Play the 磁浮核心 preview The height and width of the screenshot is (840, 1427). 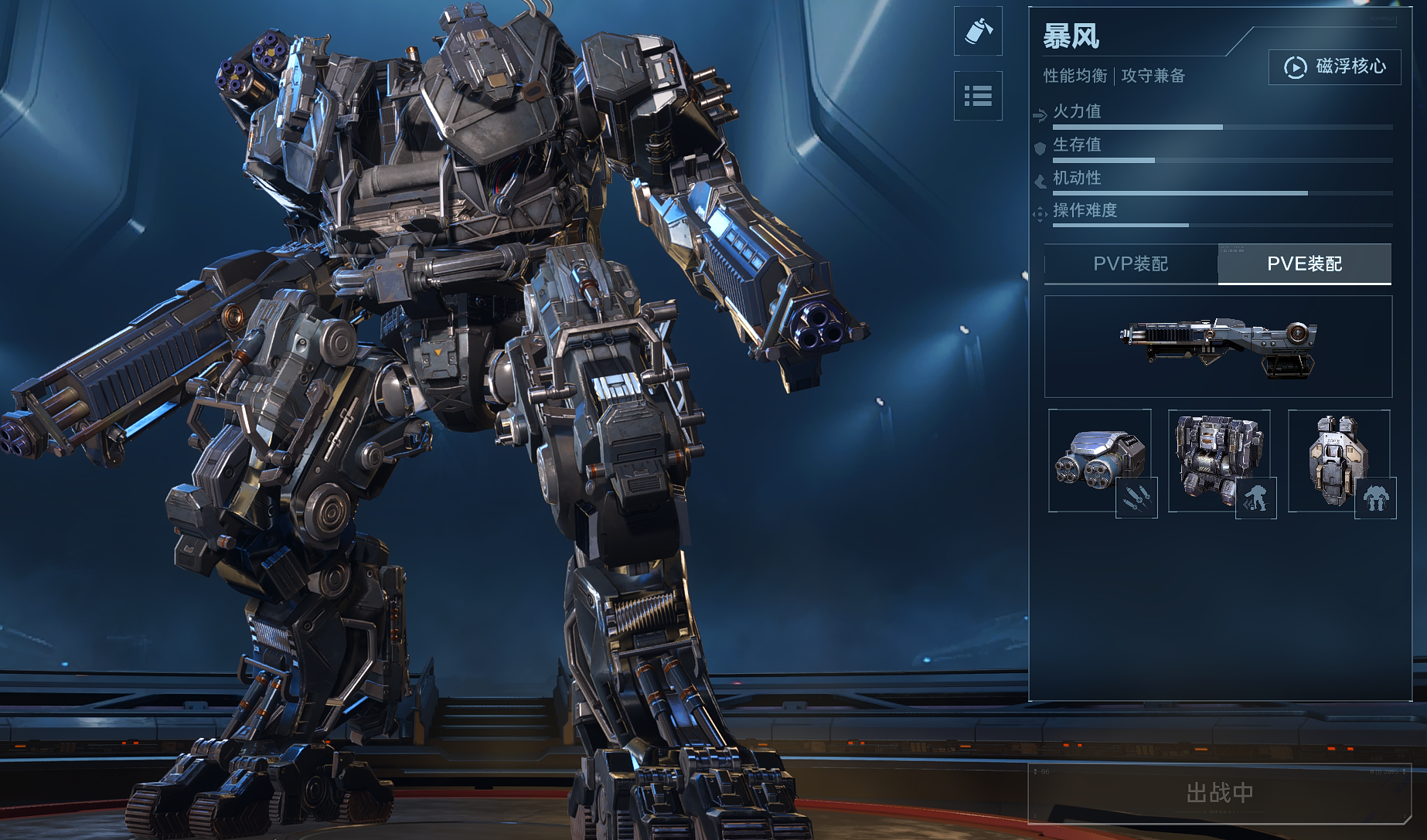click(1334, 67)
